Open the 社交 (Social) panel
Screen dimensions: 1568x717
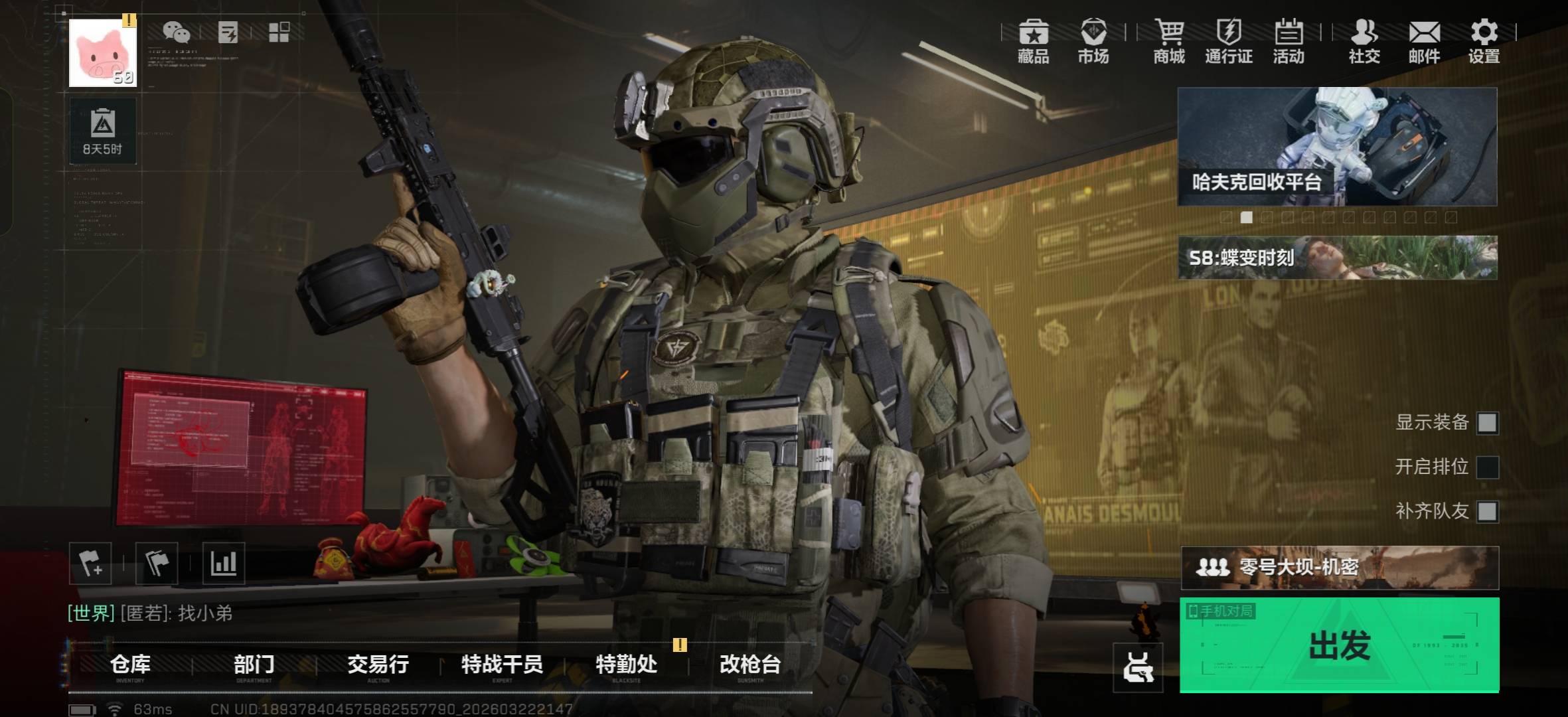(1364, 42)
